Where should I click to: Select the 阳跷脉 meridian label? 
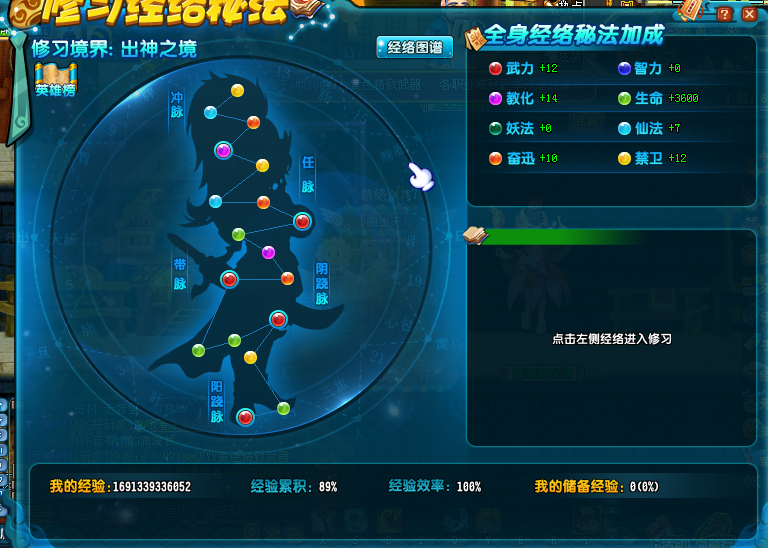(x=217, y=402)
